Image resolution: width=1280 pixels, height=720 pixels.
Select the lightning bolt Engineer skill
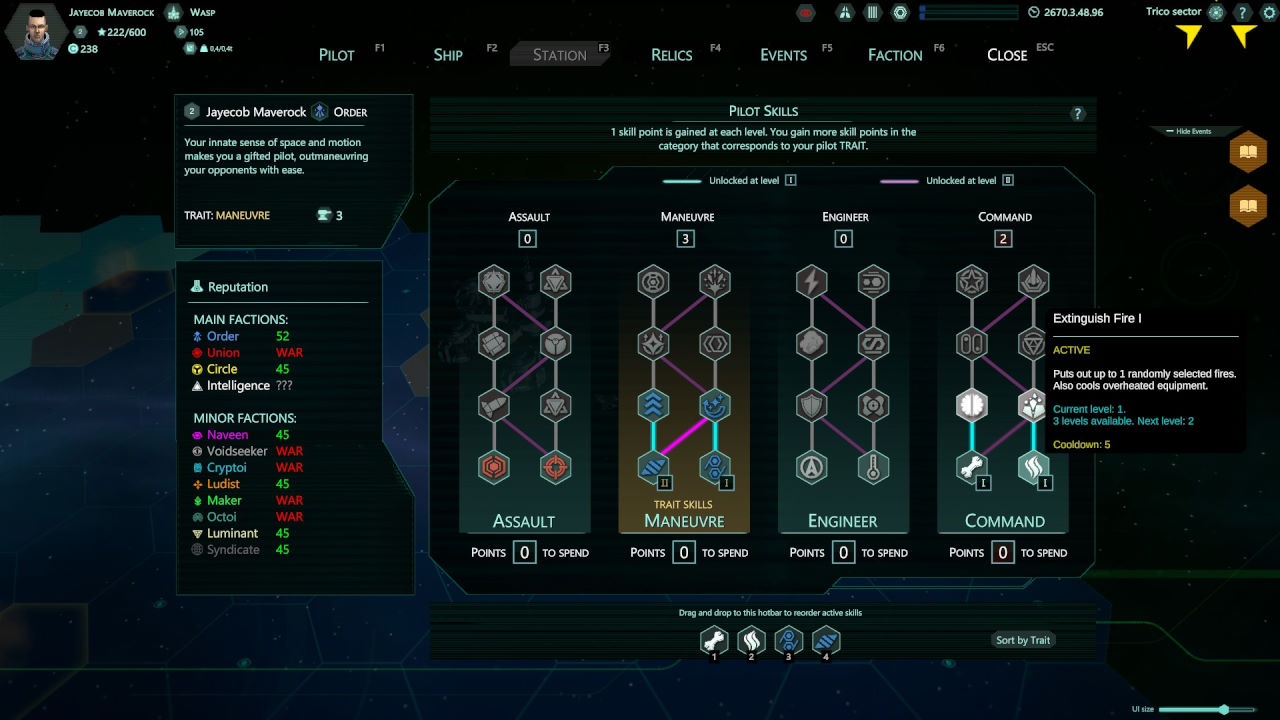[x=812, y=282]
